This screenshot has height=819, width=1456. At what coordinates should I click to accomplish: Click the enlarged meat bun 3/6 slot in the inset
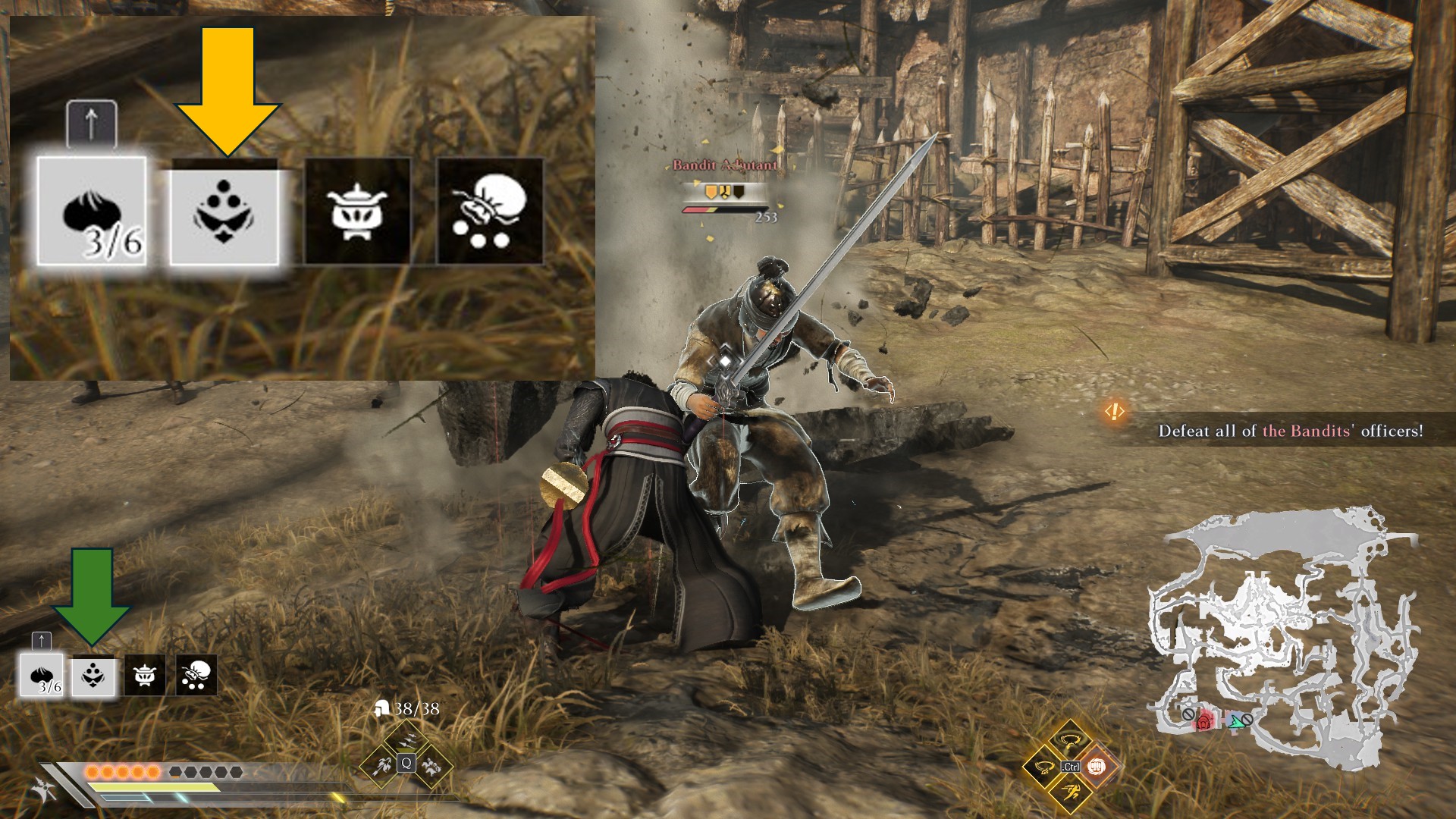click(x=92, y=212)
